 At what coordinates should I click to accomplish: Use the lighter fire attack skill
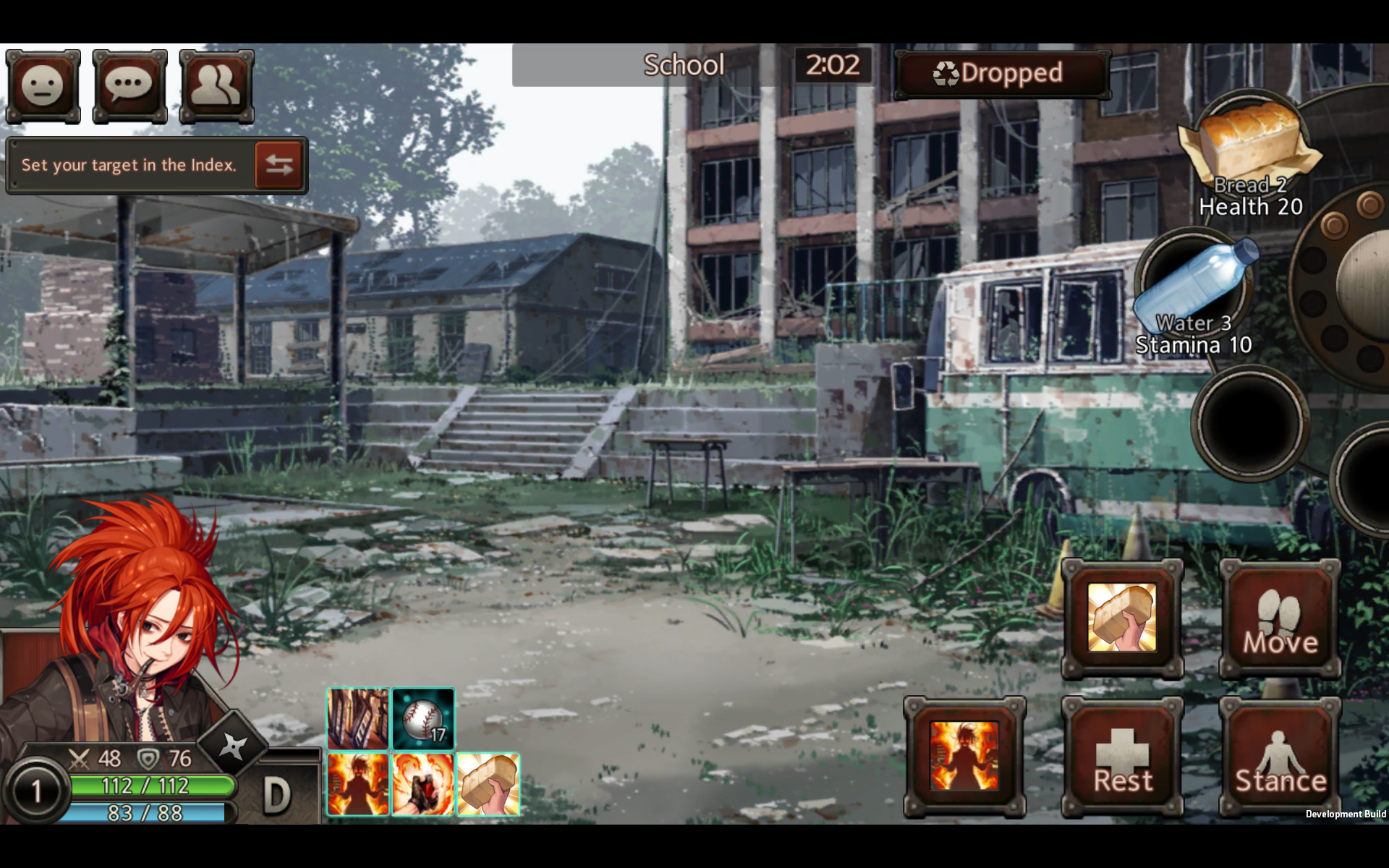423,784
